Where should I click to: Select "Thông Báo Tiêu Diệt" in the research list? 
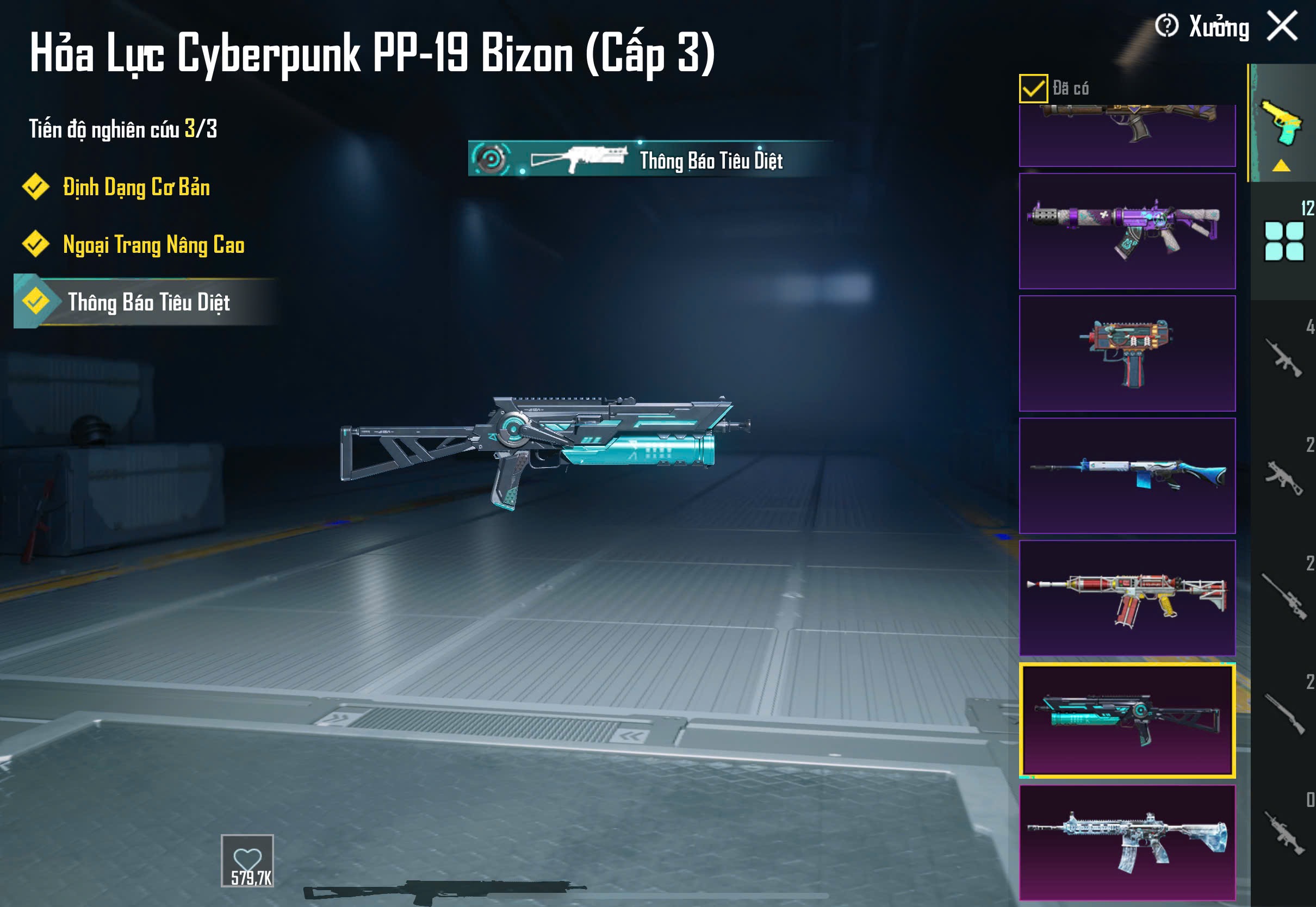pyautogui.click(x=148, y=302)
